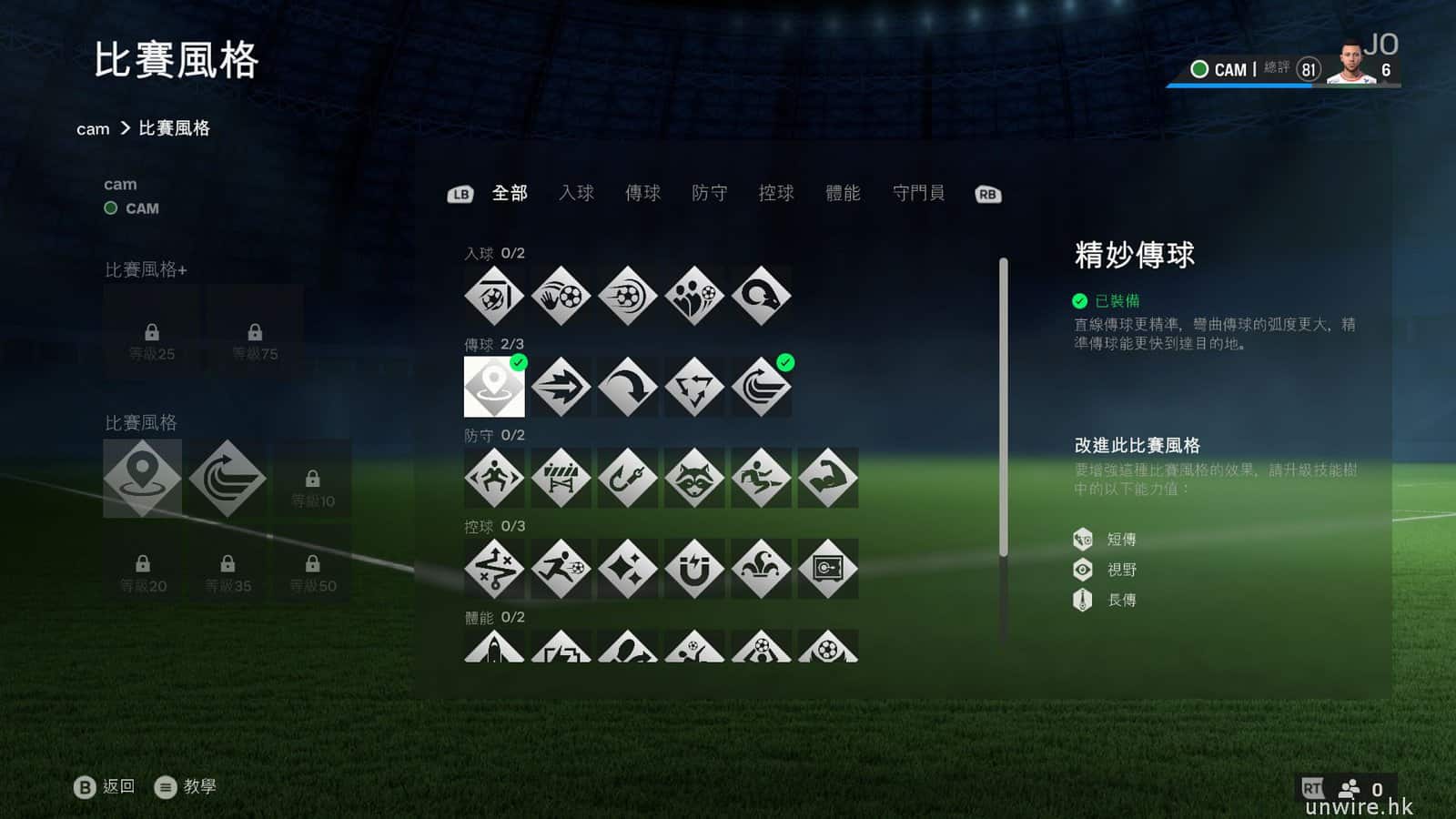This screenshot has width=1456, height=819.
Task: Switch to the 控球 tab
Action: [x=776, y=193]
